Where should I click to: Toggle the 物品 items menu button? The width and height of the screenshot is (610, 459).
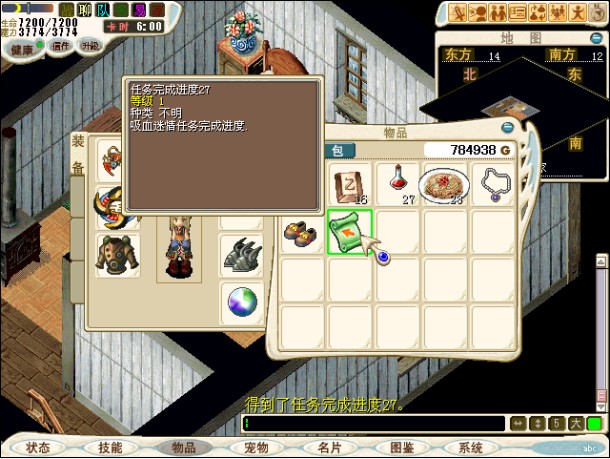point(184,448)
